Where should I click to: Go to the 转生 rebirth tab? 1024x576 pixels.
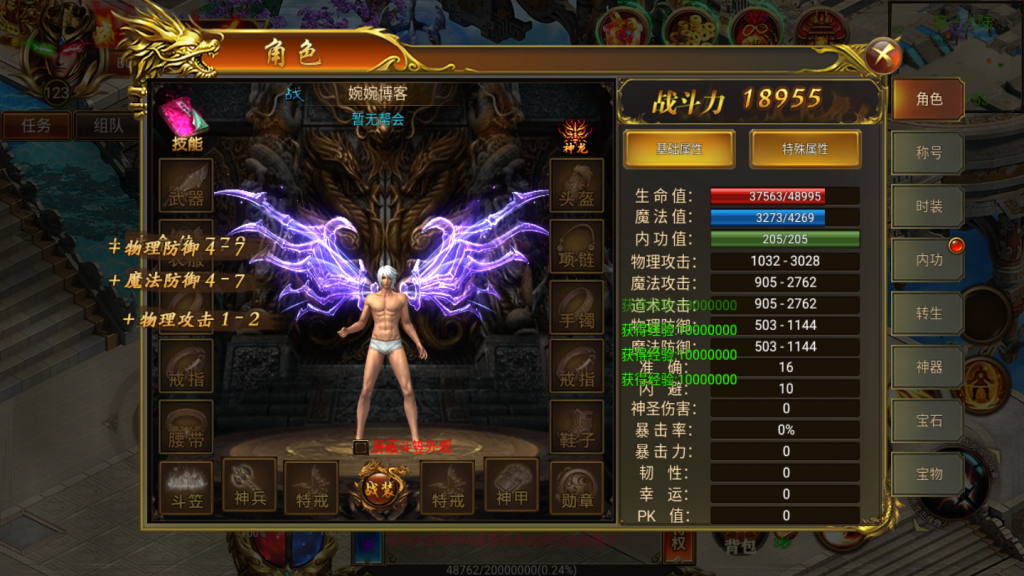pos(928,313)
